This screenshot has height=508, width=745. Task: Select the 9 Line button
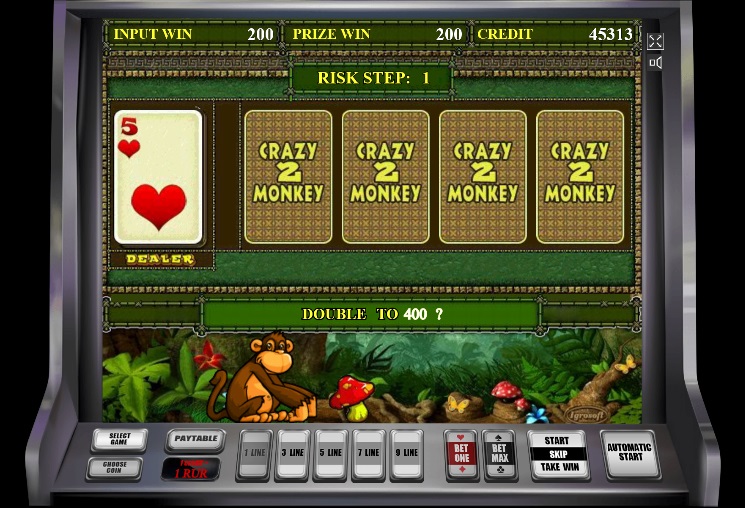pos(406,455)
